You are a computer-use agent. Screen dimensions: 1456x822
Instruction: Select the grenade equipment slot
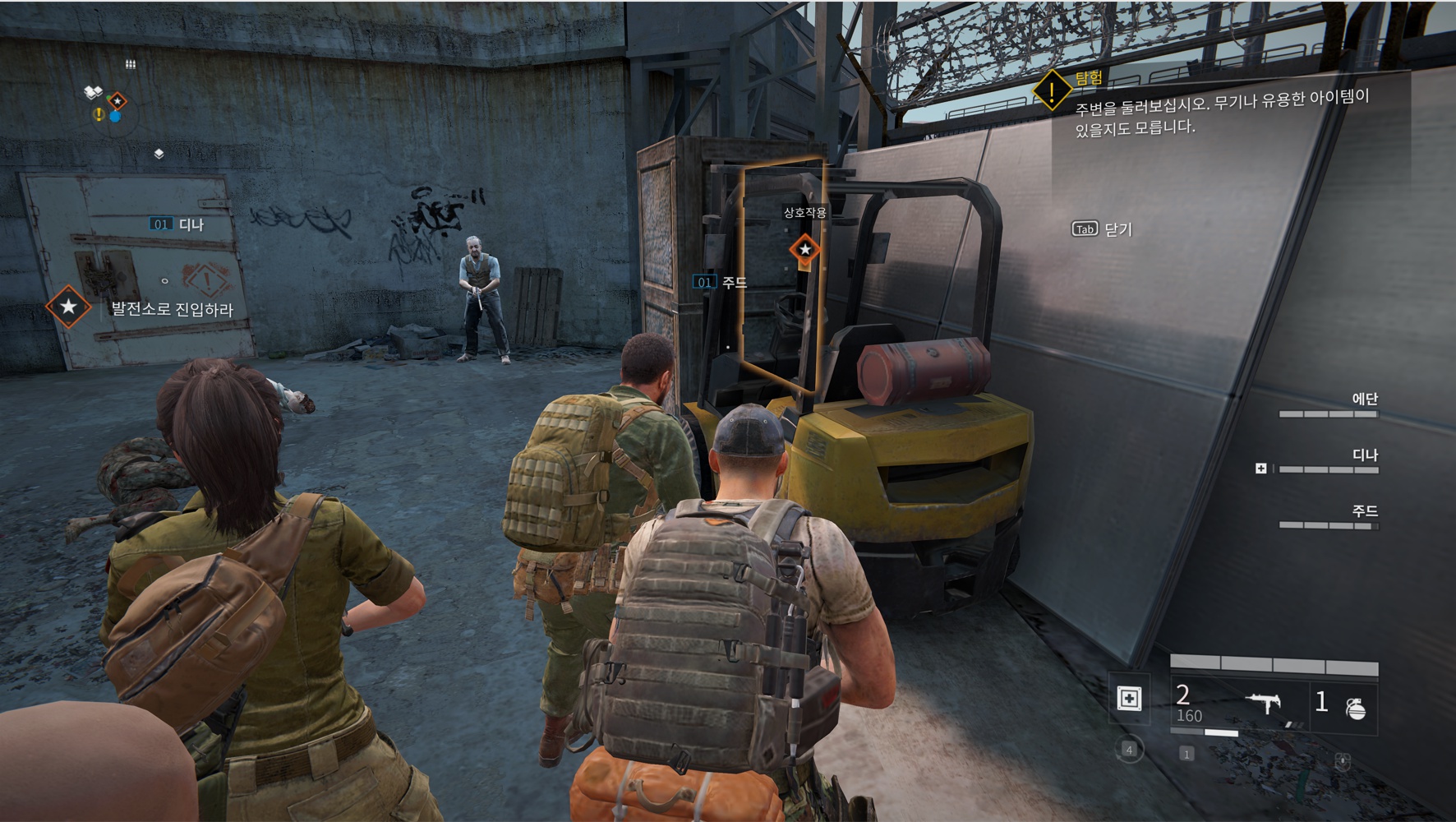click(1356, 707)
